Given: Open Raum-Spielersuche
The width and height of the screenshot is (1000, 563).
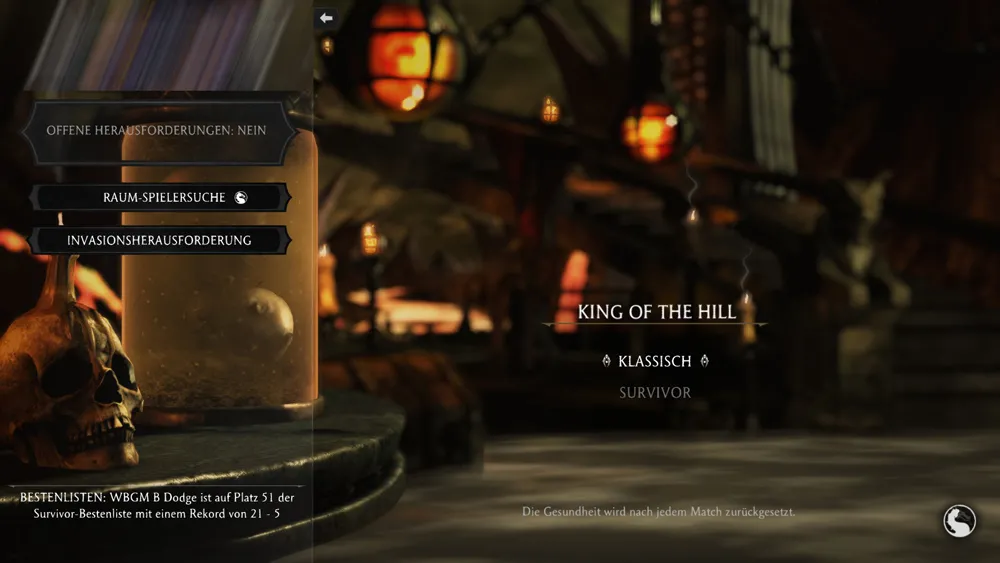Looking at the screenshot, I should (160, 198).
